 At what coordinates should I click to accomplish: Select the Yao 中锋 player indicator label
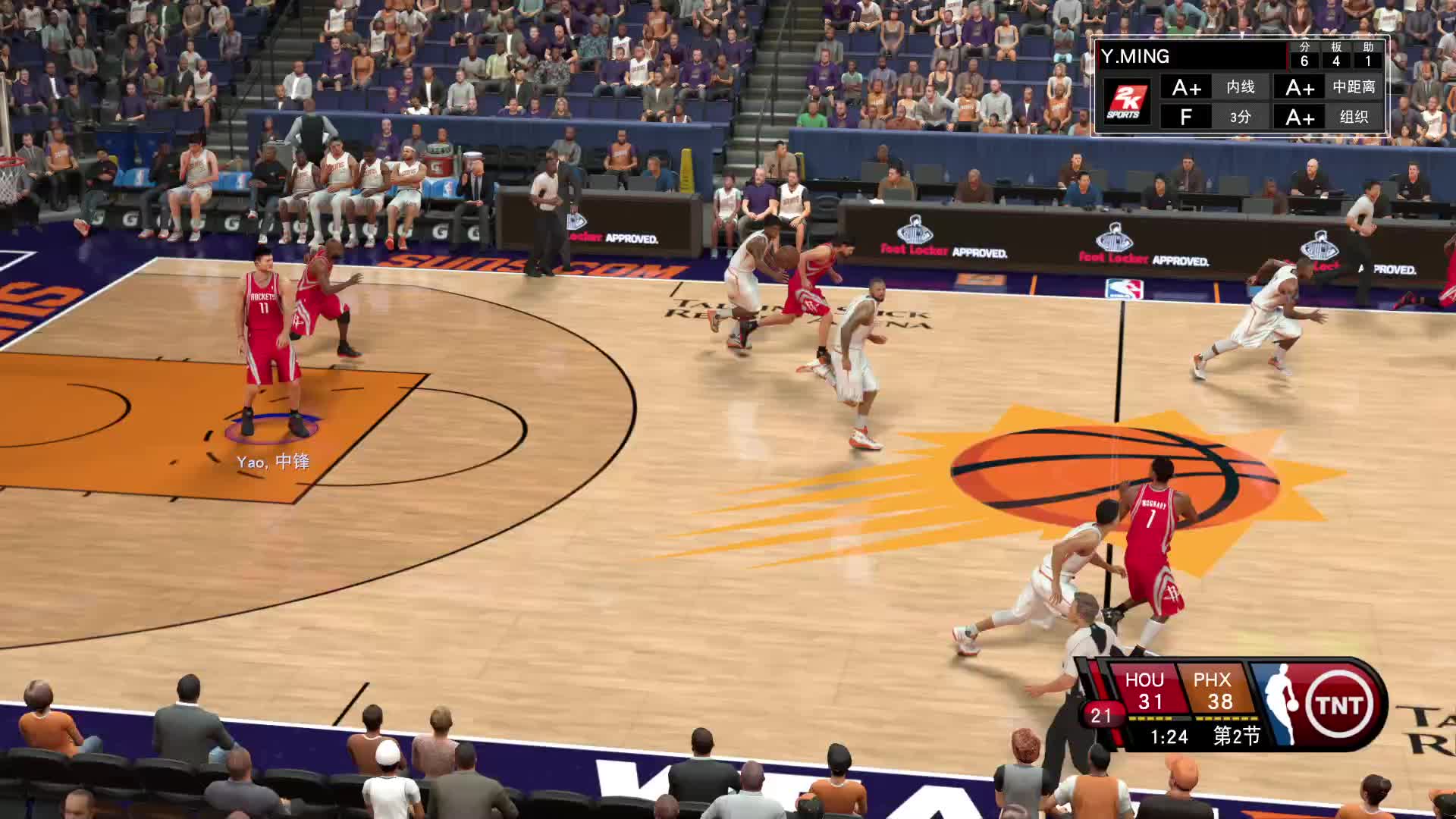tap(273, 462)
